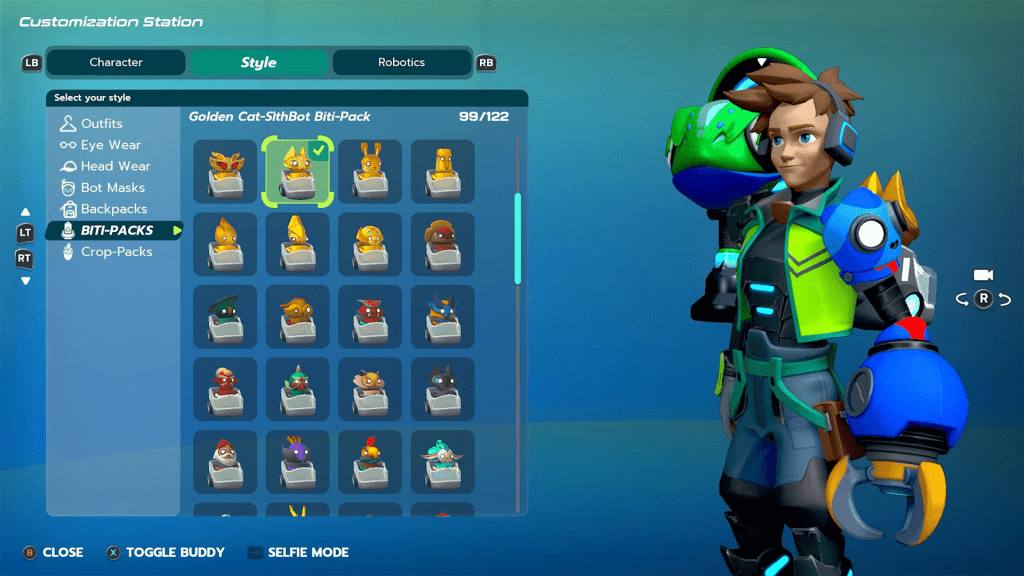Select the golden moai head Biti-Pack
This screenshot has height=576, width=1024.
(443, 172)
